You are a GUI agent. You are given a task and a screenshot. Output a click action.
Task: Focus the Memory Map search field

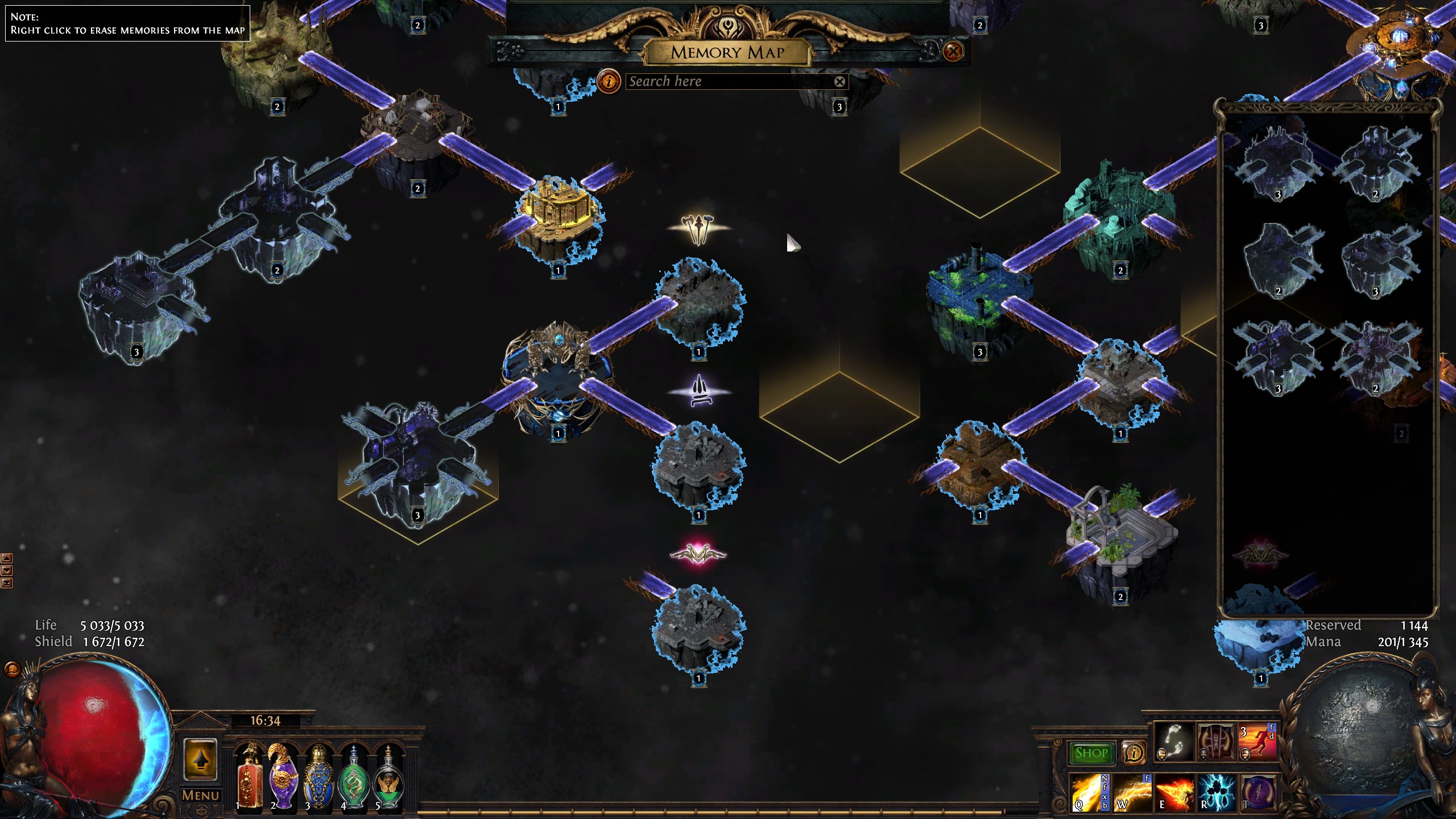point(728,81)
